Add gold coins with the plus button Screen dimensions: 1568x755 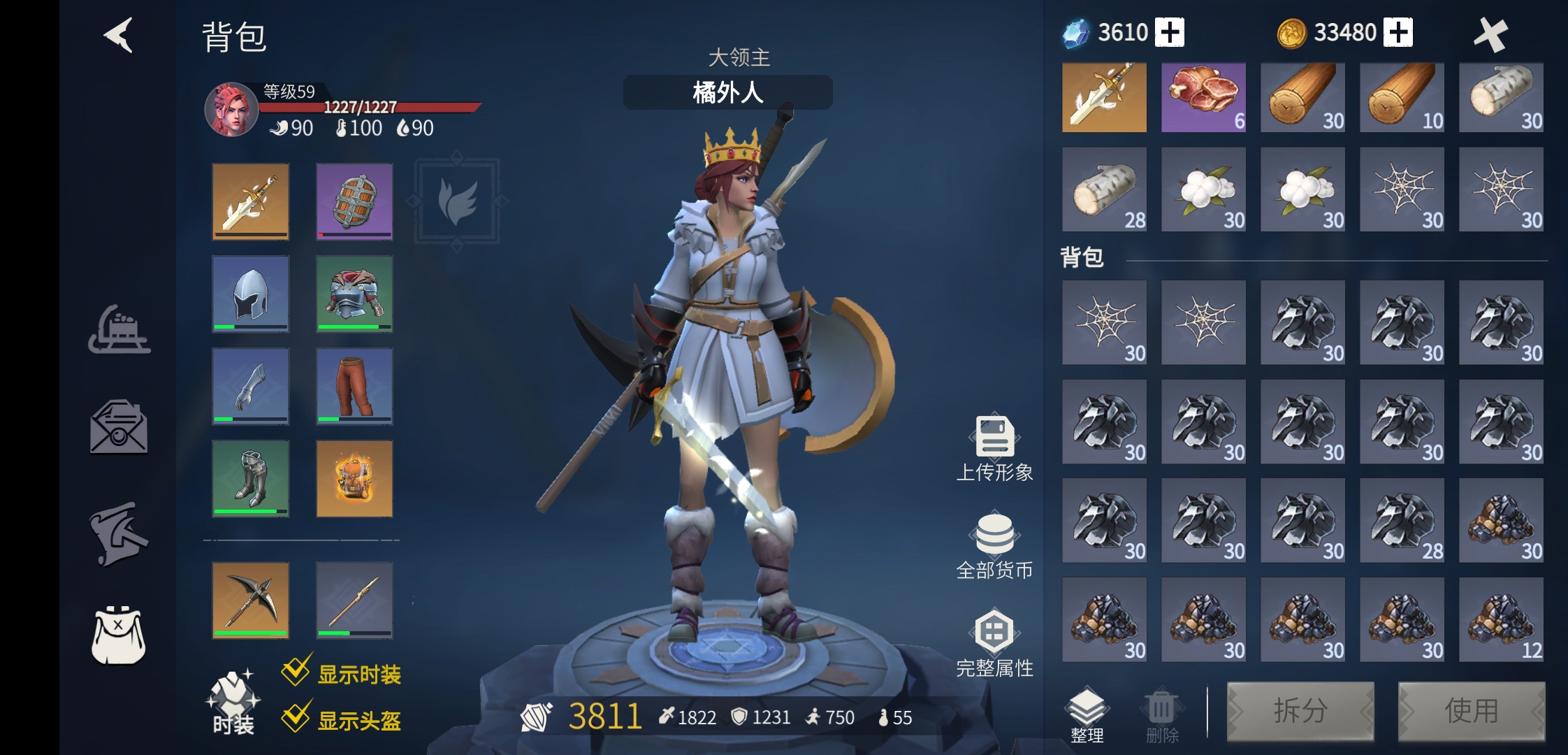point(1398,32)
